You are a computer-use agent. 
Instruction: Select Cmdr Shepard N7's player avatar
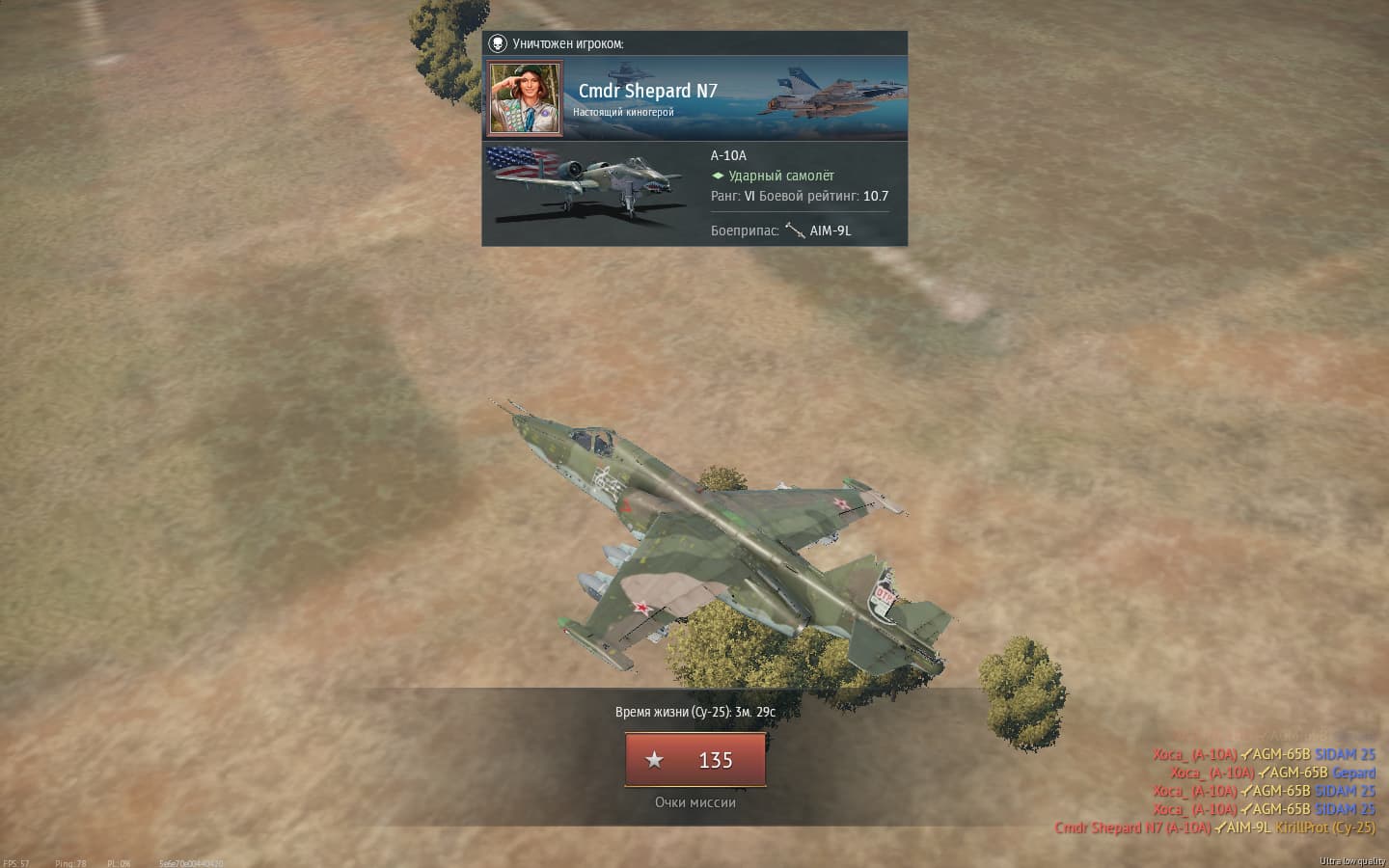(525, 98)
